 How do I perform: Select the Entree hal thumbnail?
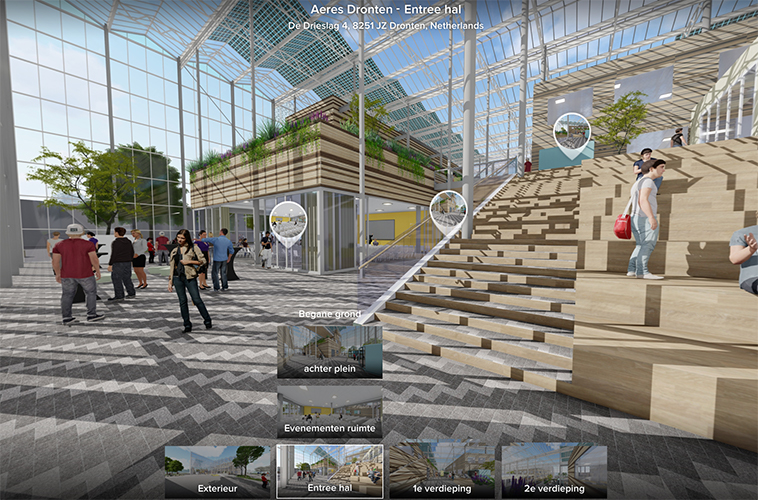pos(329,470)
